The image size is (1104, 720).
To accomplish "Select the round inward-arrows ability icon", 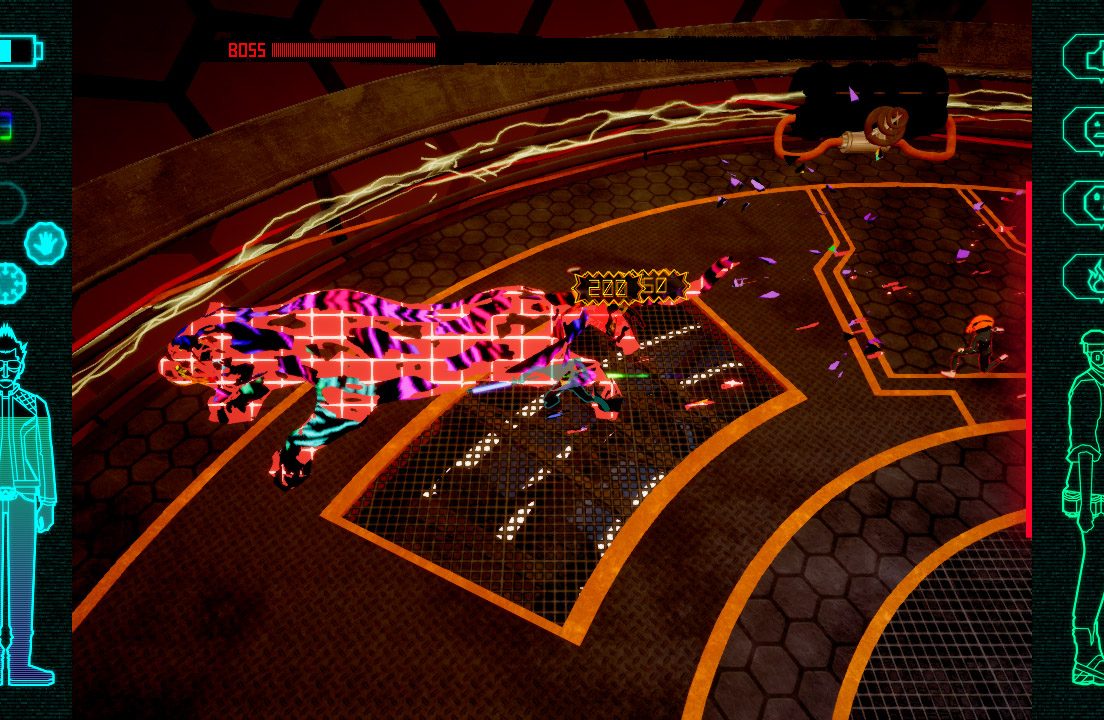I will [x=11, y=284].
